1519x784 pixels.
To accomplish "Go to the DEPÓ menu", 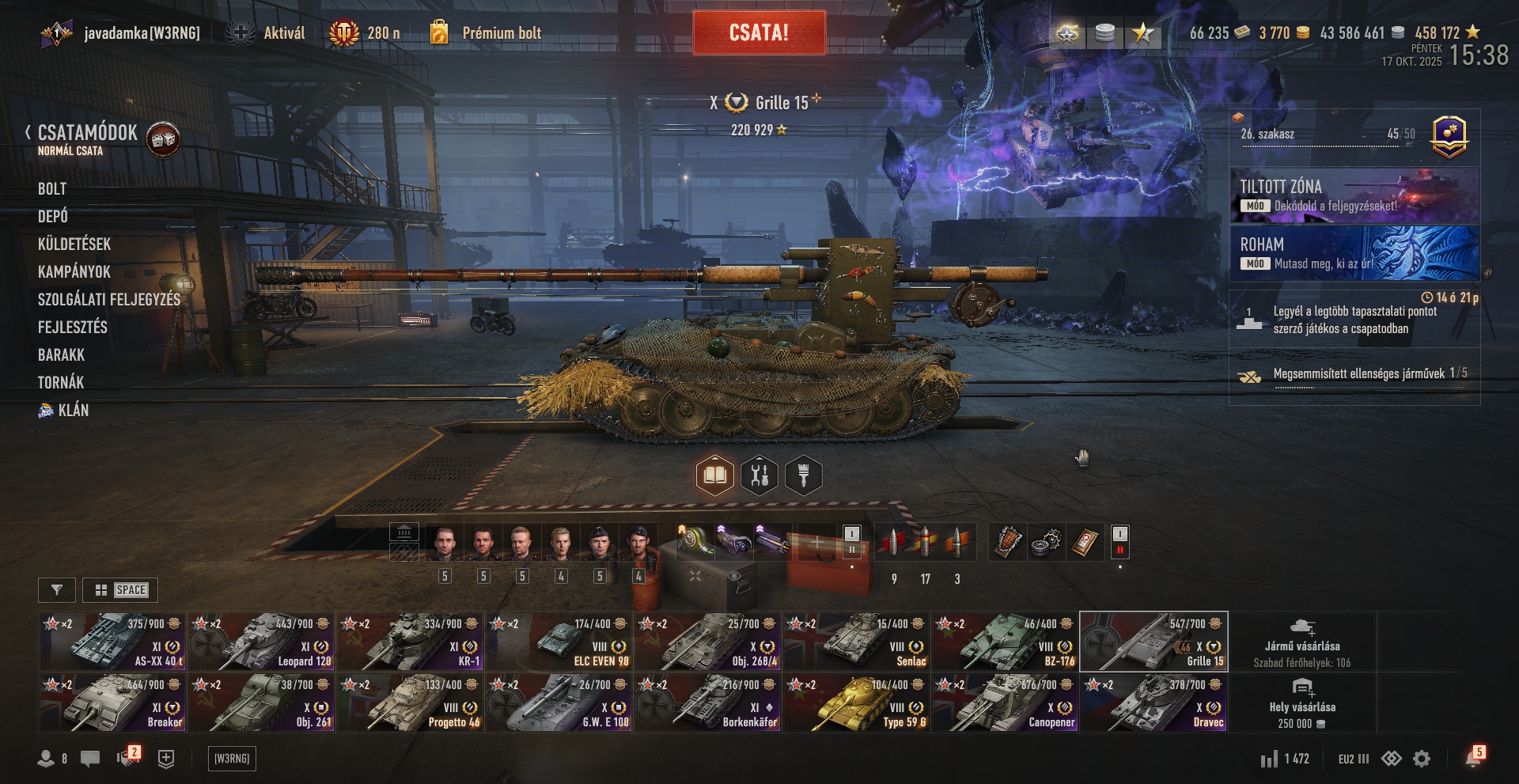I will 53,217.
